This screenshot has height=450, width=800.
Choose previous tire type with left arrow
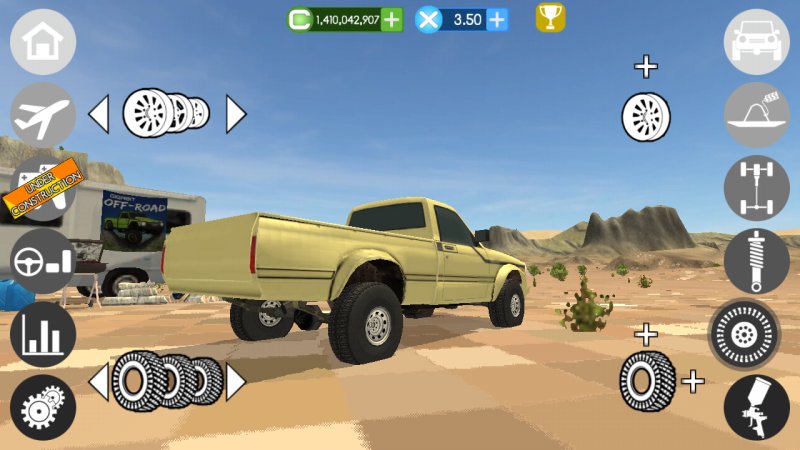tap(99, 381)
